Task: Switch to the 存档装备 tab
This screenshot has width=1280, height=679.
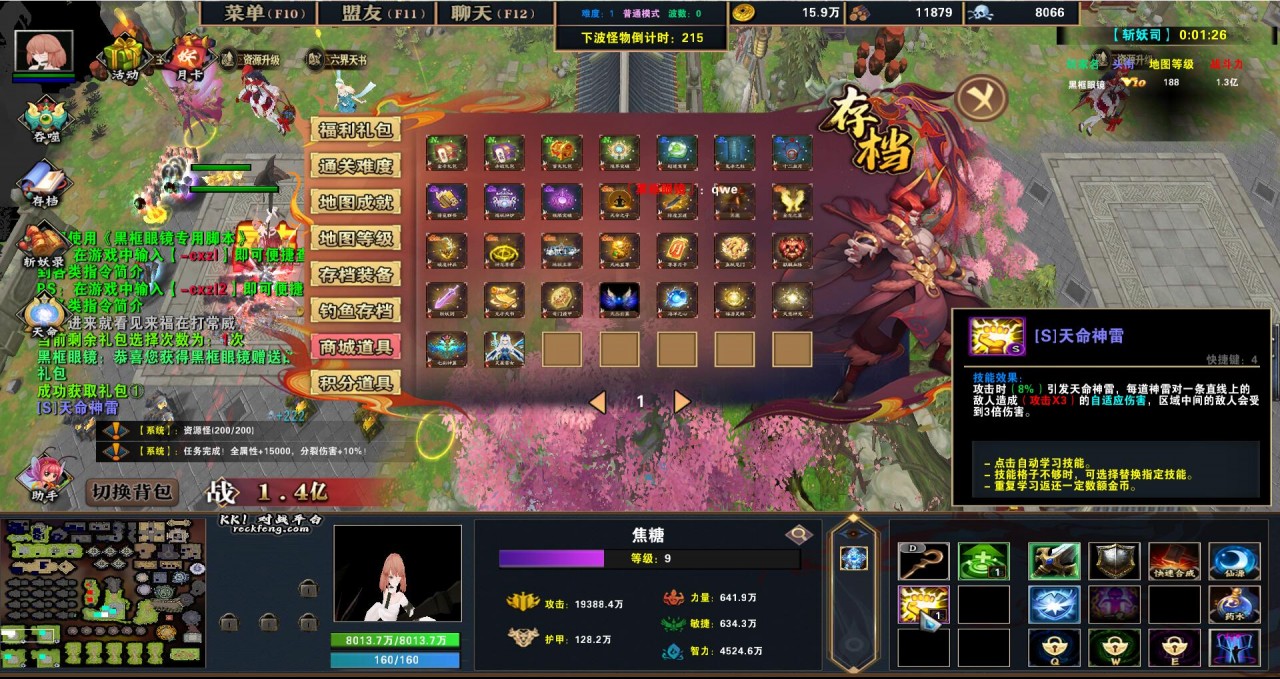Action: (355, 274)
